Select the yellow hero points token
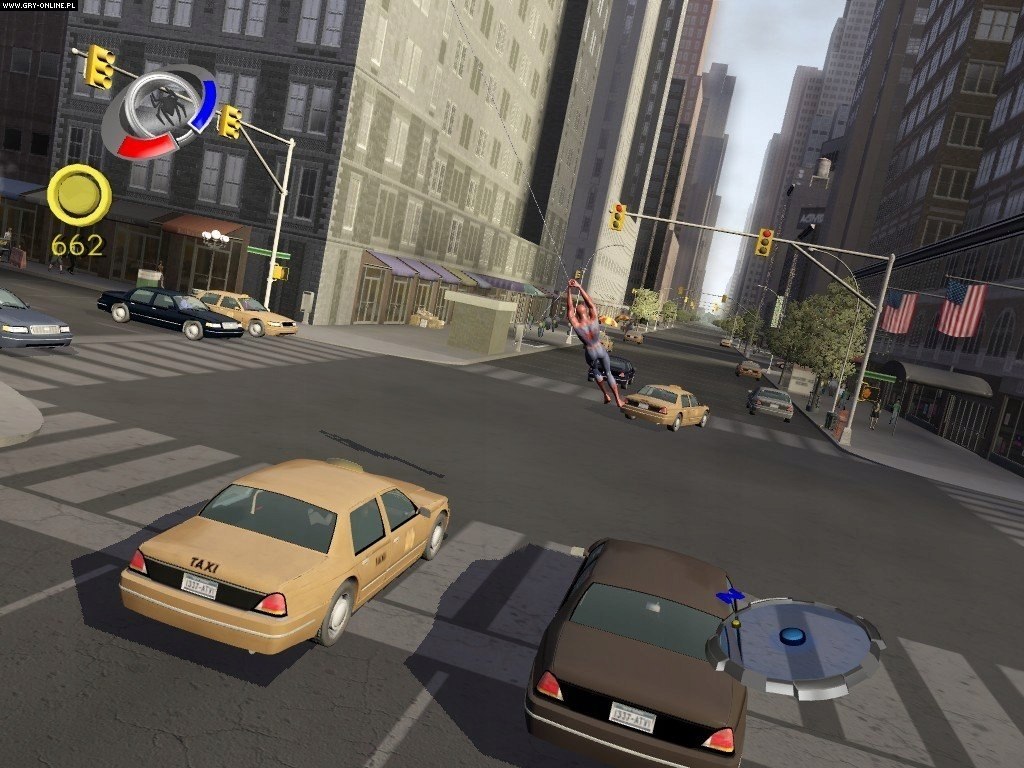This screenshot has height=768, width=1024. coord(79,195)
